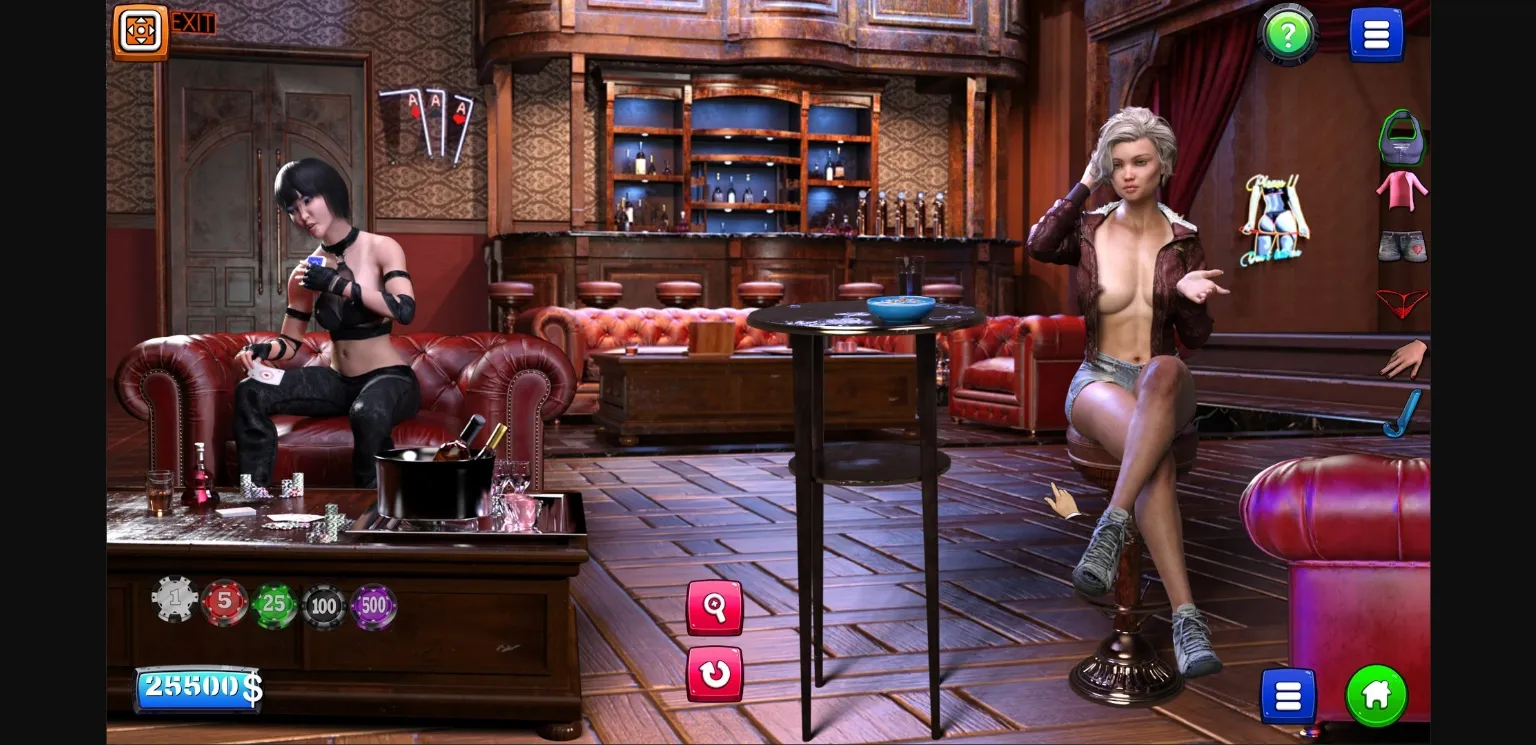This screenshot has height=745, width=1536.
Task: Click the green home button
Action: point(1377,694)
